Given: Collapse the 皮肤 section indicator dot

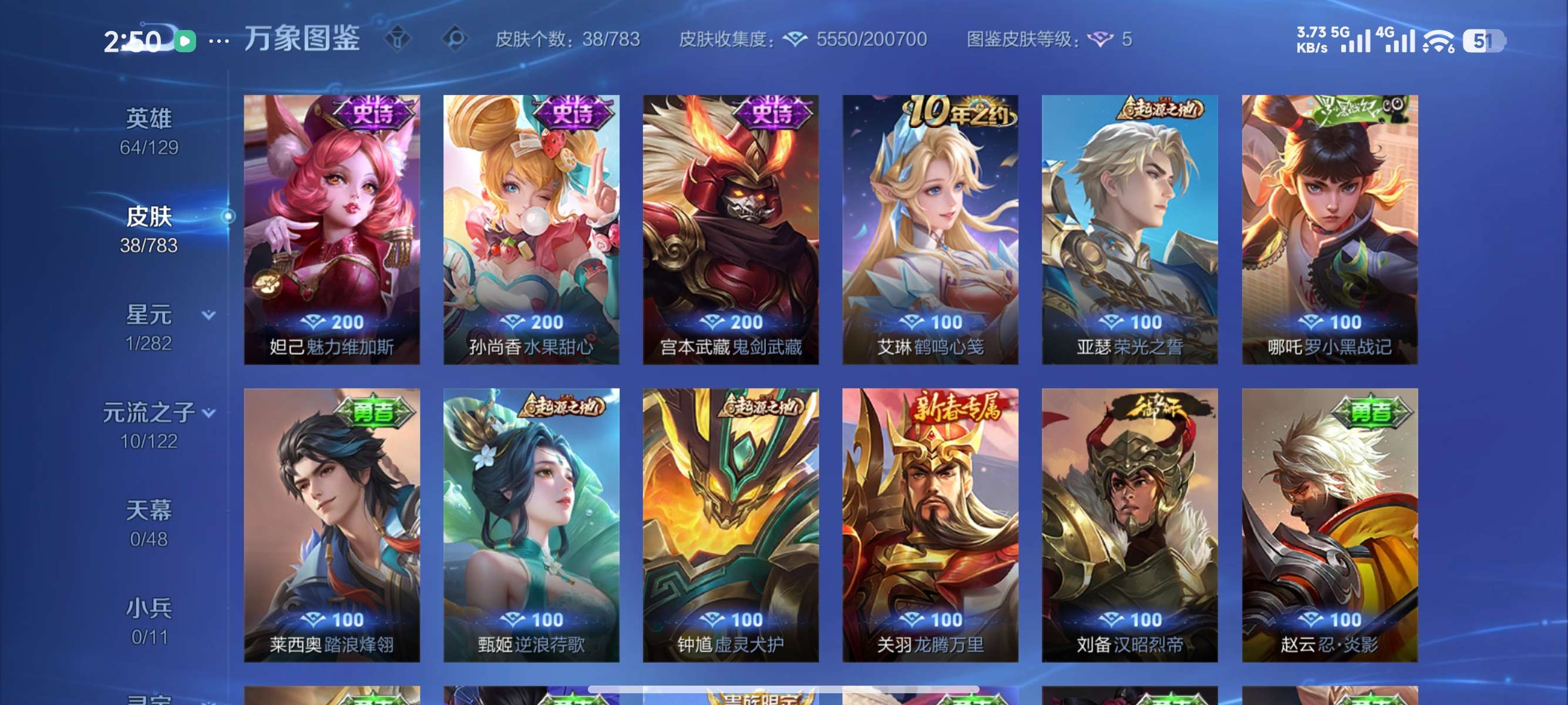Looking at the screenshot, I should click(x=229, y=216).
